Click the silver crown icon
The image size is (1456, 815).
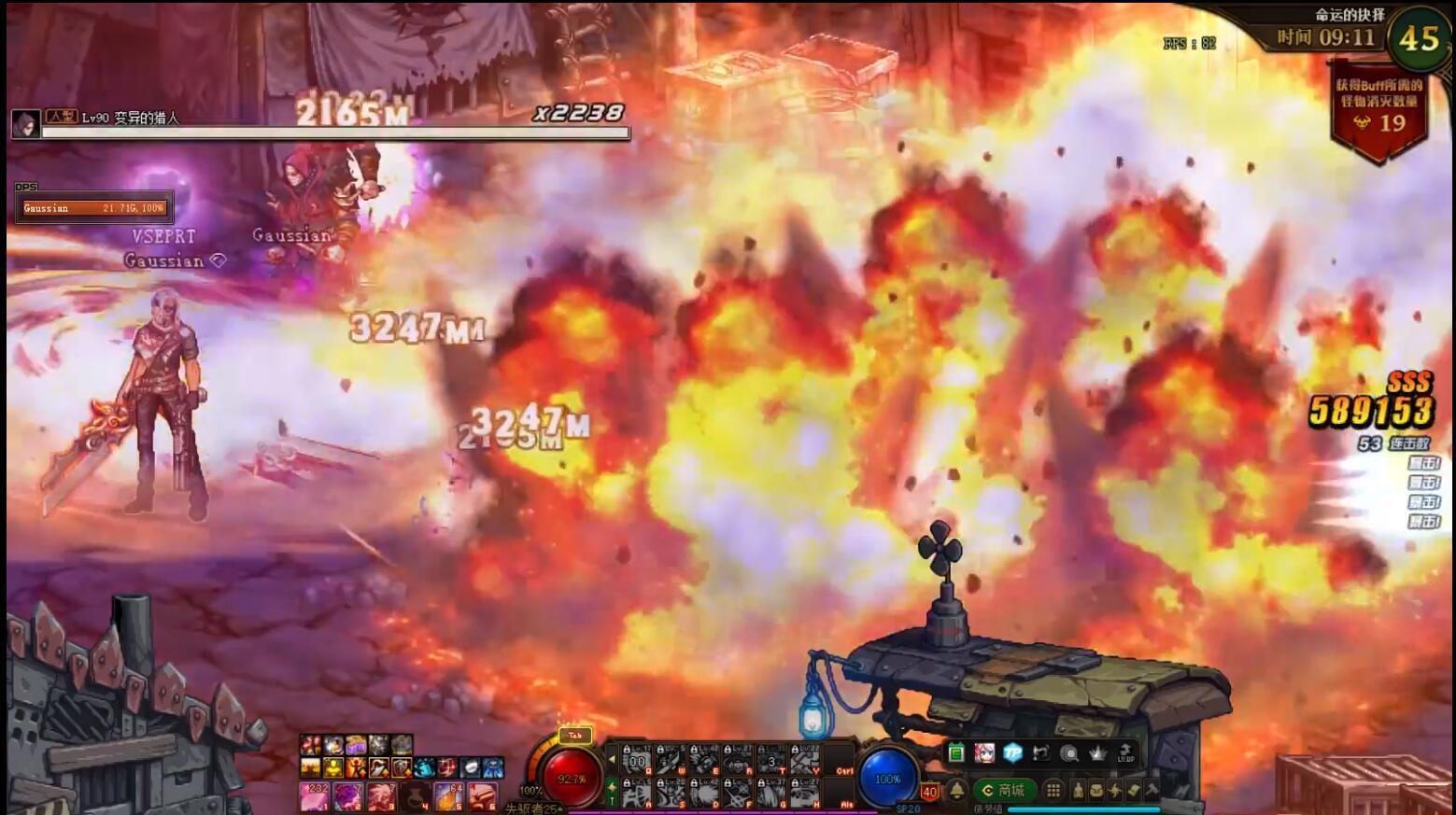click(x=1097, y=752)
